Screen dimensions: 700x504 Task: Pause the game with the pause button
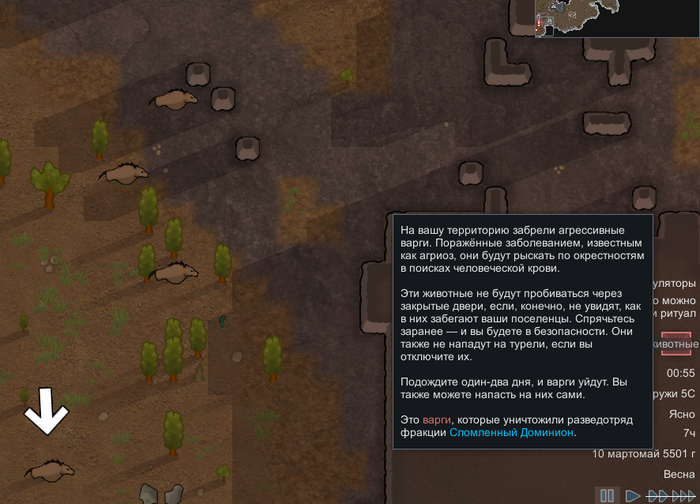[607, 495]
